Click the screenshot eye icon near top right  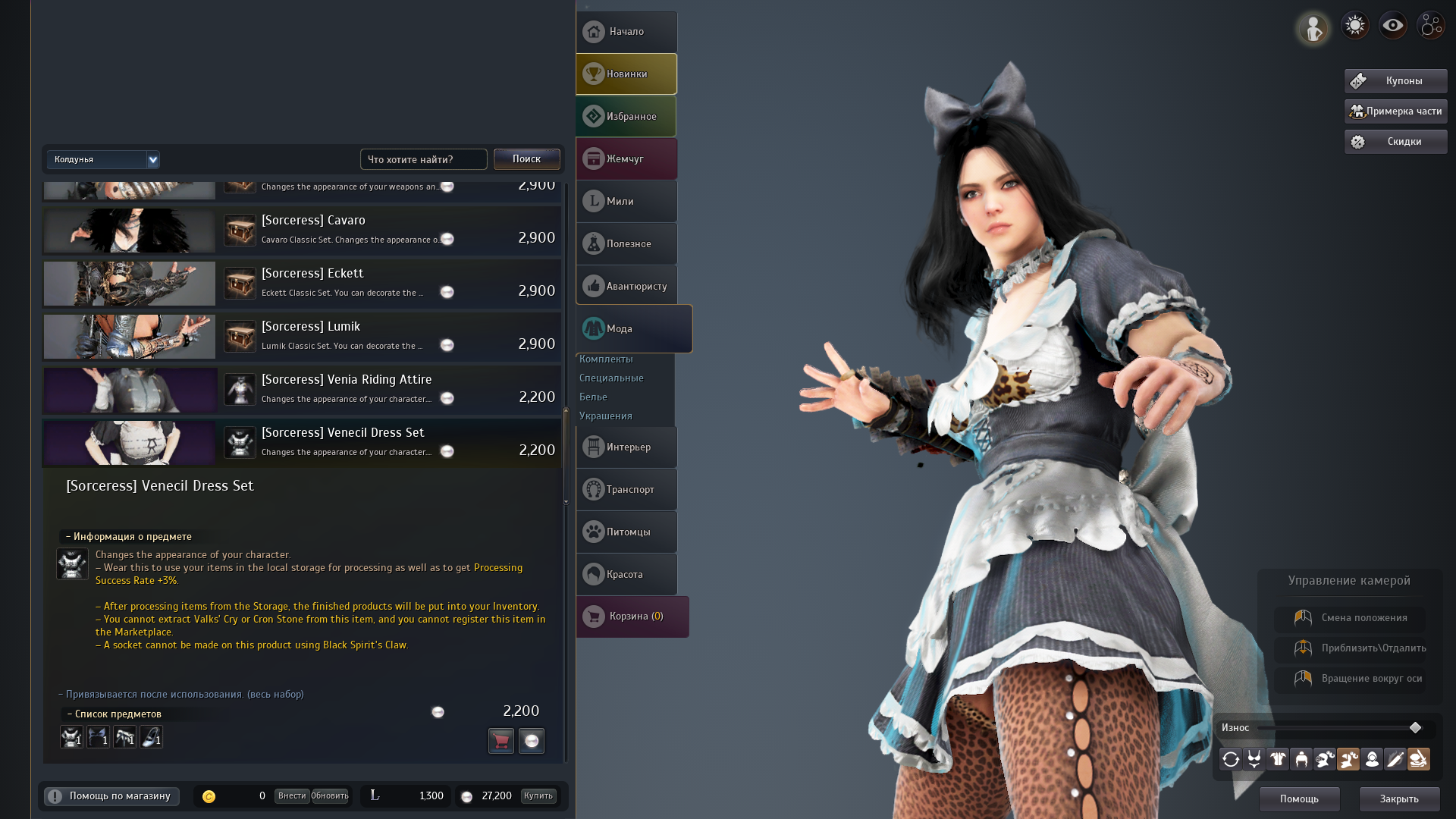point(1393,25)
